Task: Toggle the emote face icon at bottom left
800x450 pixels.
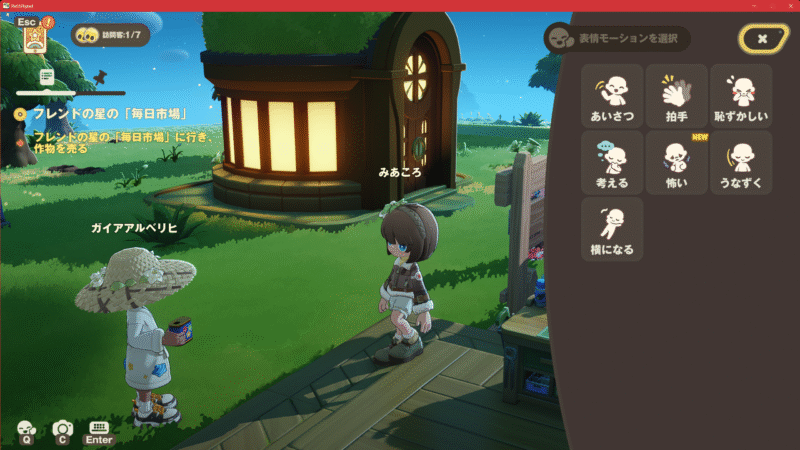Action: [x=26, y=430]
